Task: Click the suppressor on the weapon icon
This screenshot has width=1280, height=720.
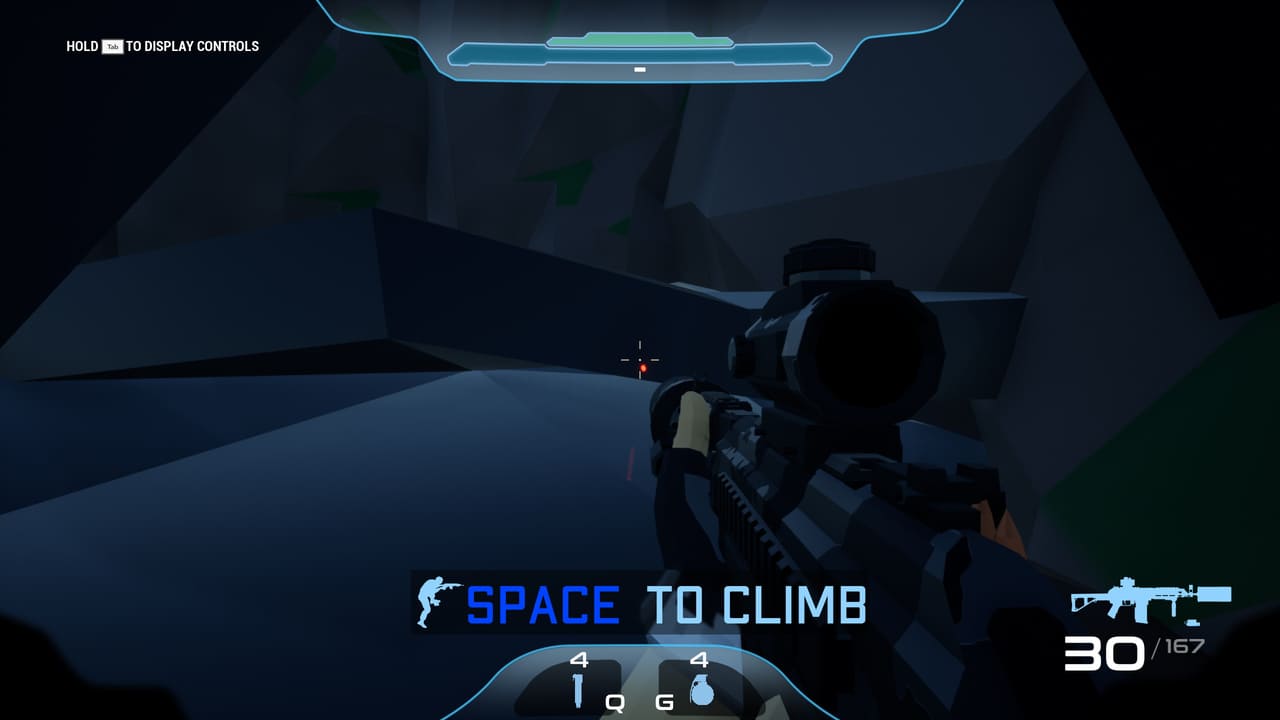Action: pyautogui.click(x=1213, y=596)
